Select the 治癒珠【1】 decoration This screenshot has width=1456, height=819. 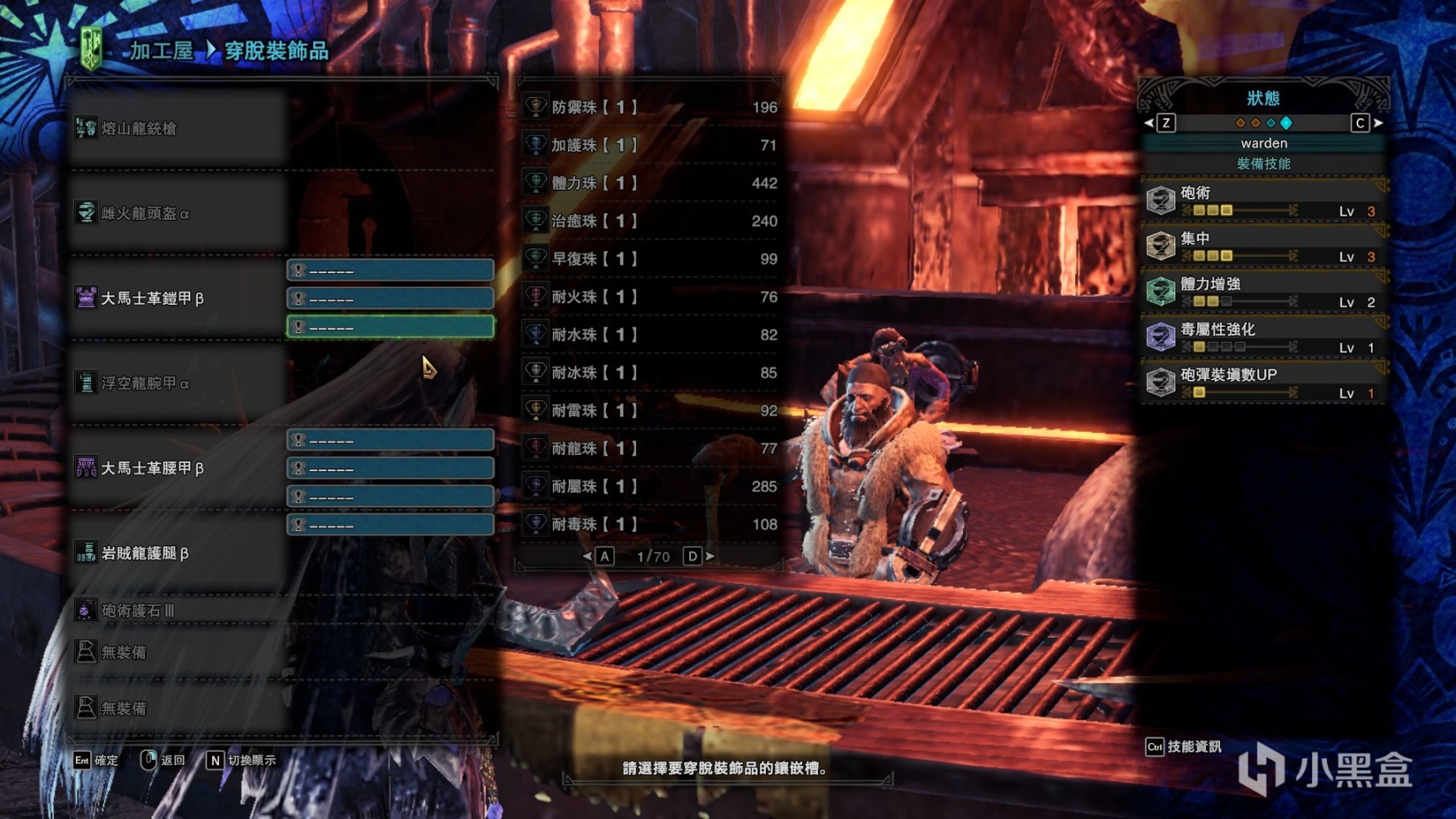coord(649,221)
